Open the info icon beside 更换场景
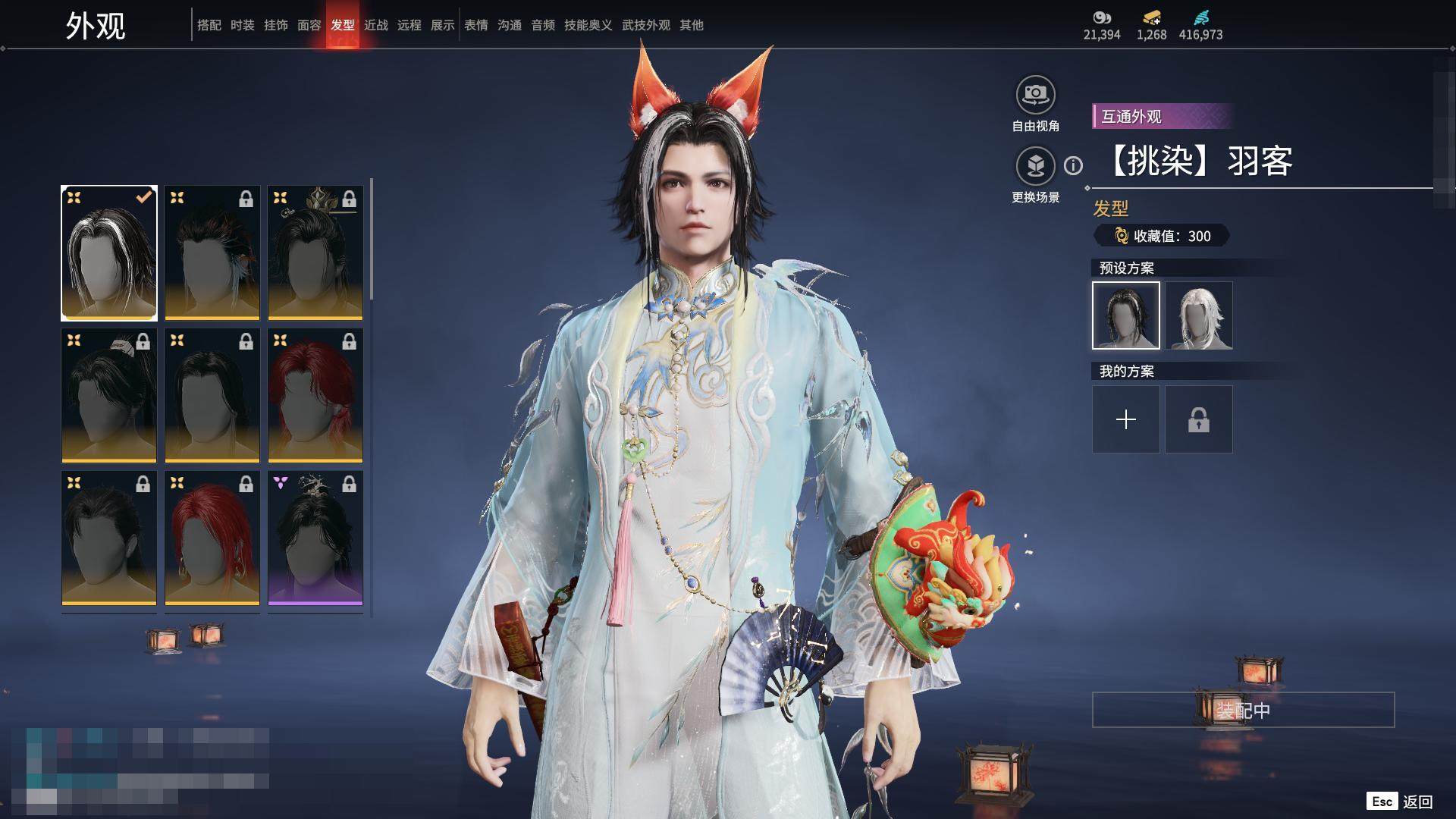This screenshot has height=819, width=1456. tap(1073, 165)
